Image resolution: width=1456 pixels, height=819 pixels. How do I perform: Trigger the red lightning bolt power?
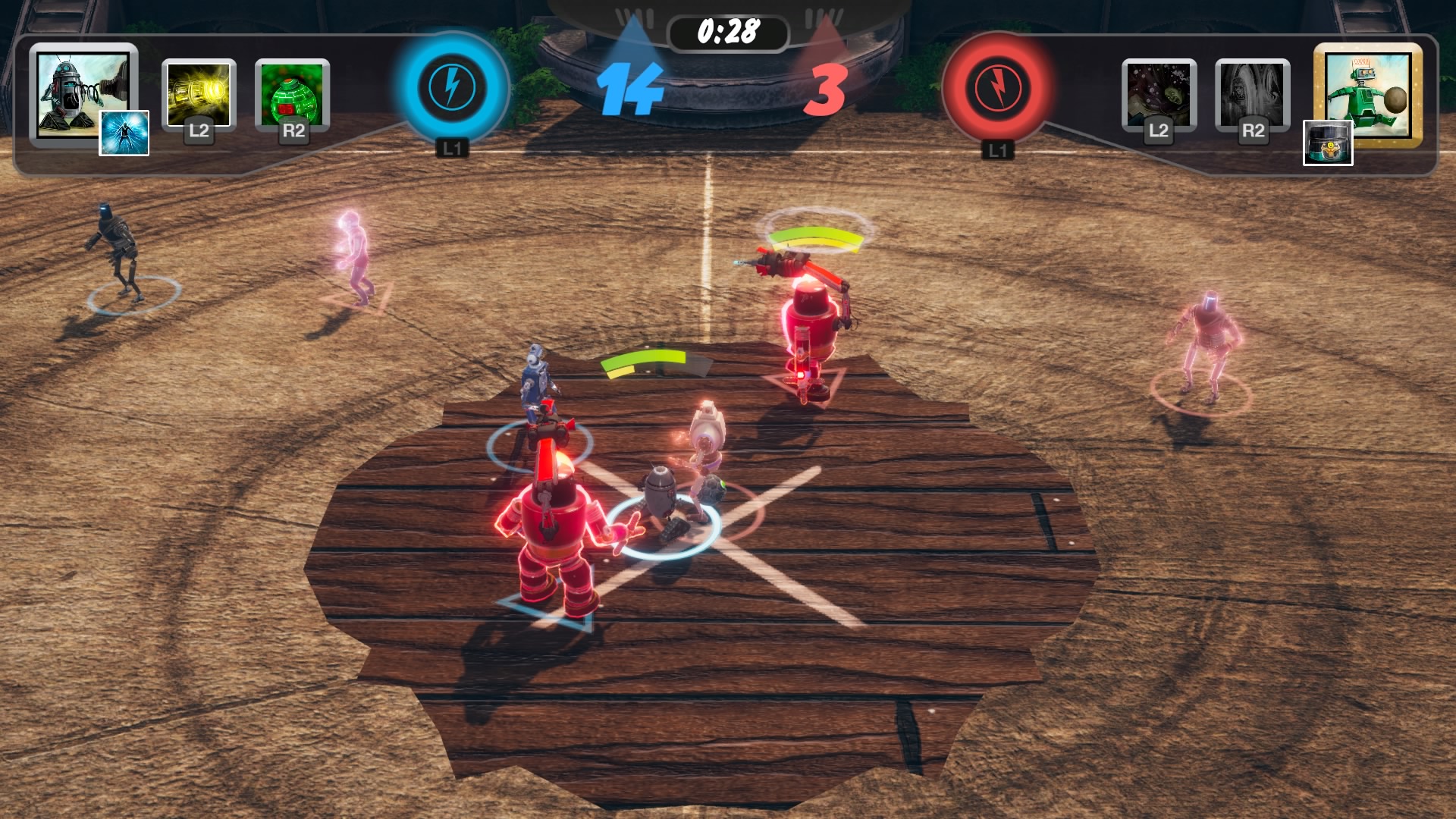click(x=997, y=88)
